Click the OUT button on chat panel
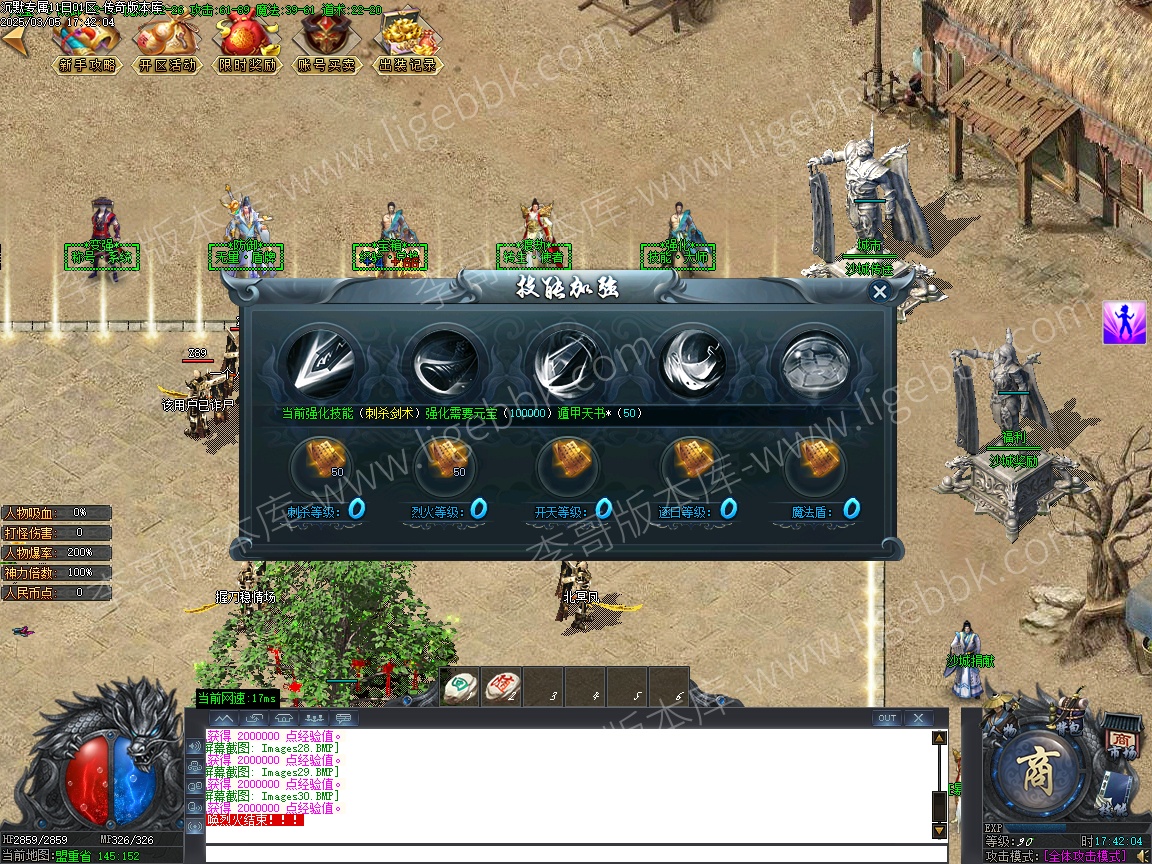1152x864 pixels. point(886,718)
